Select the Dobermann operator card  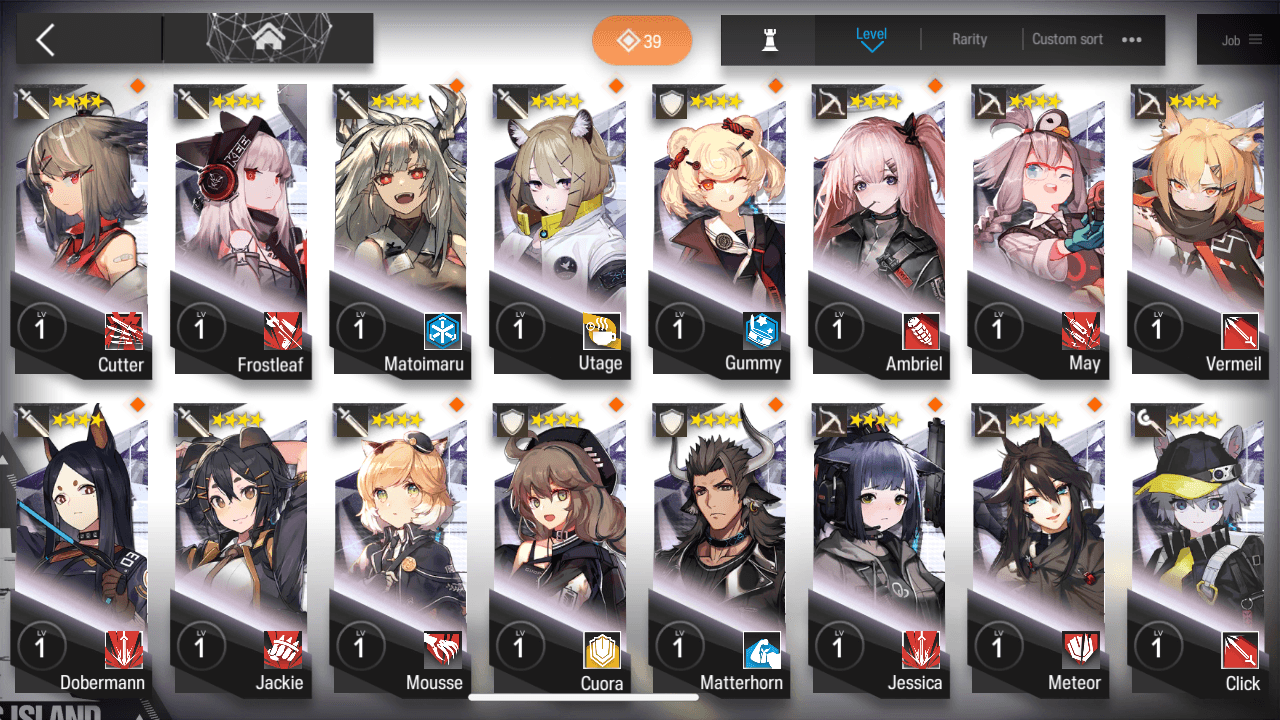(82, 550)
